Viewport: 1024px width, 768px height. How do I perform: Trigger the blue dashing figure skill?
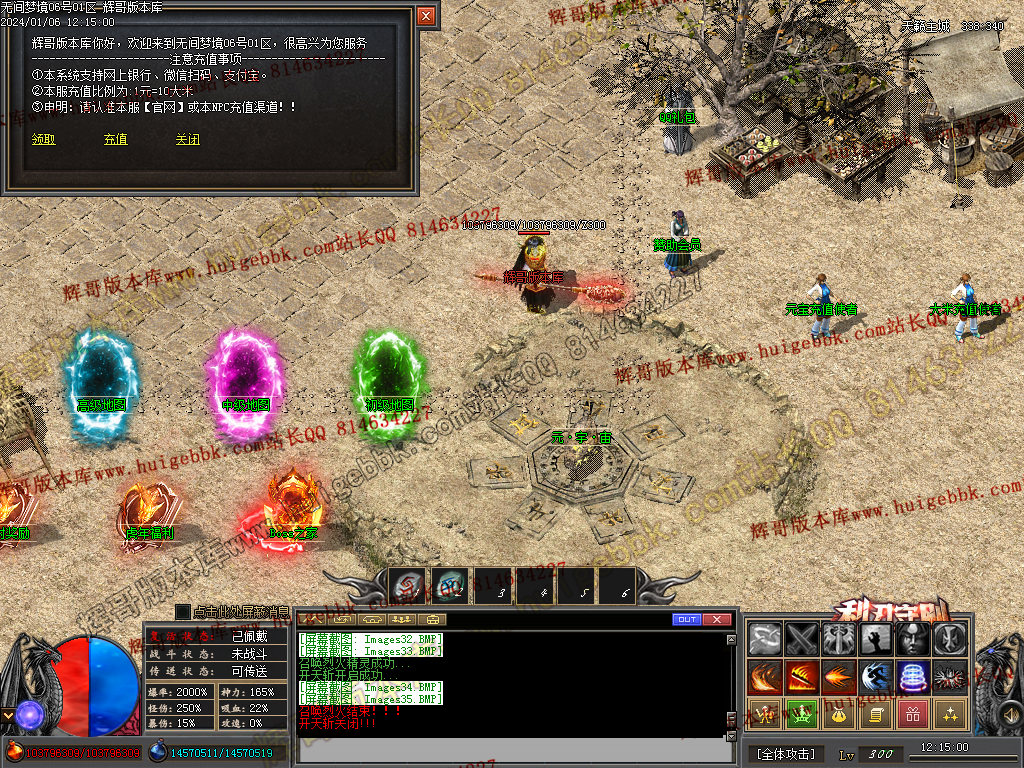[x=876, y=677]
